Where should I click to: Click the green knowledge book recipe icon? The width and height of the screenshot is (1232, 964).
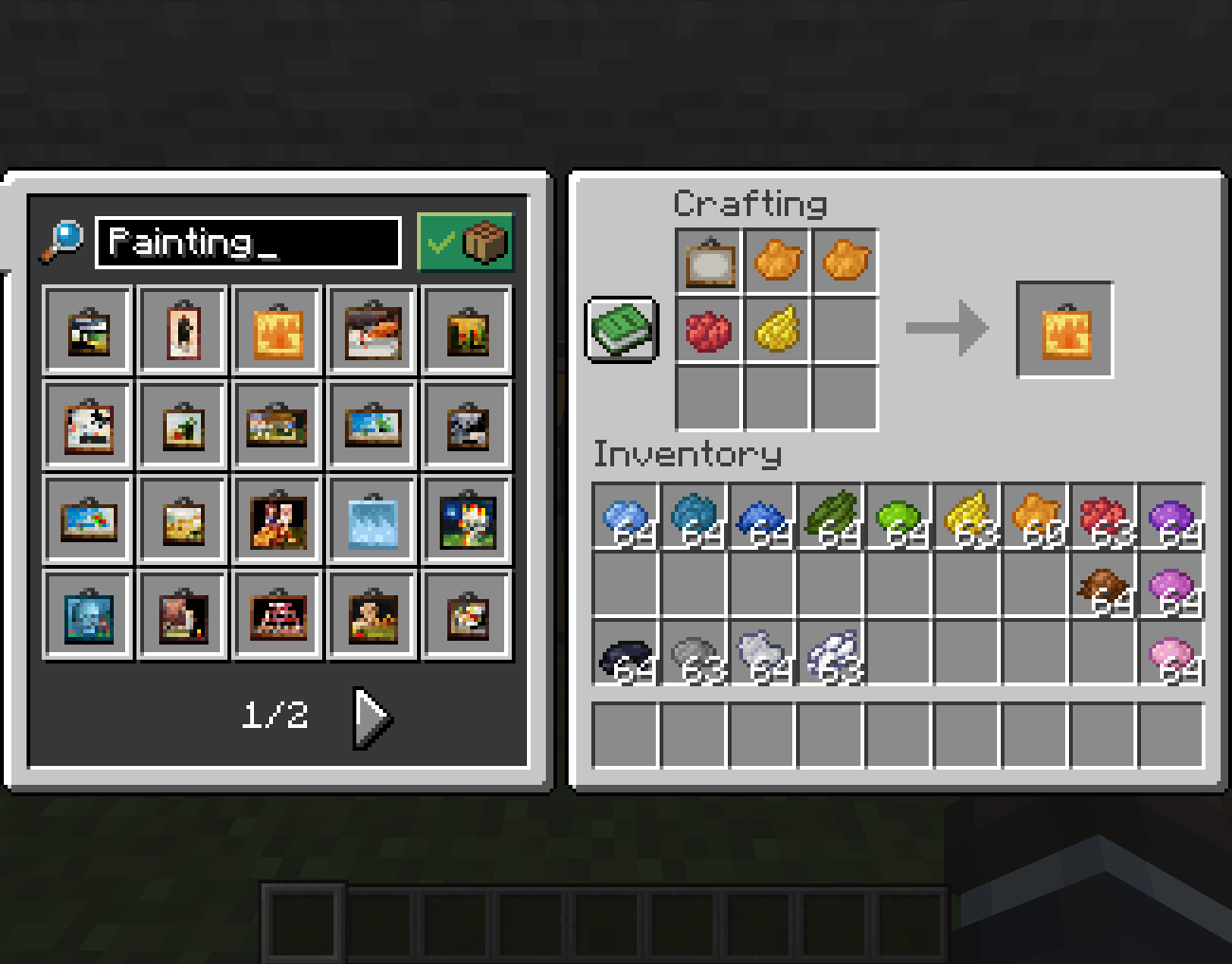pos(622,331)
